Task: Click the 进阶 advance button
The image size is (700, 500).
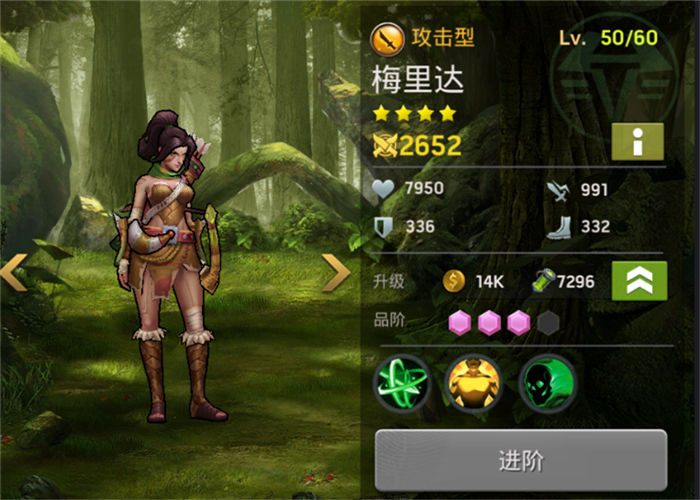Action: click(x=520, y=461)
